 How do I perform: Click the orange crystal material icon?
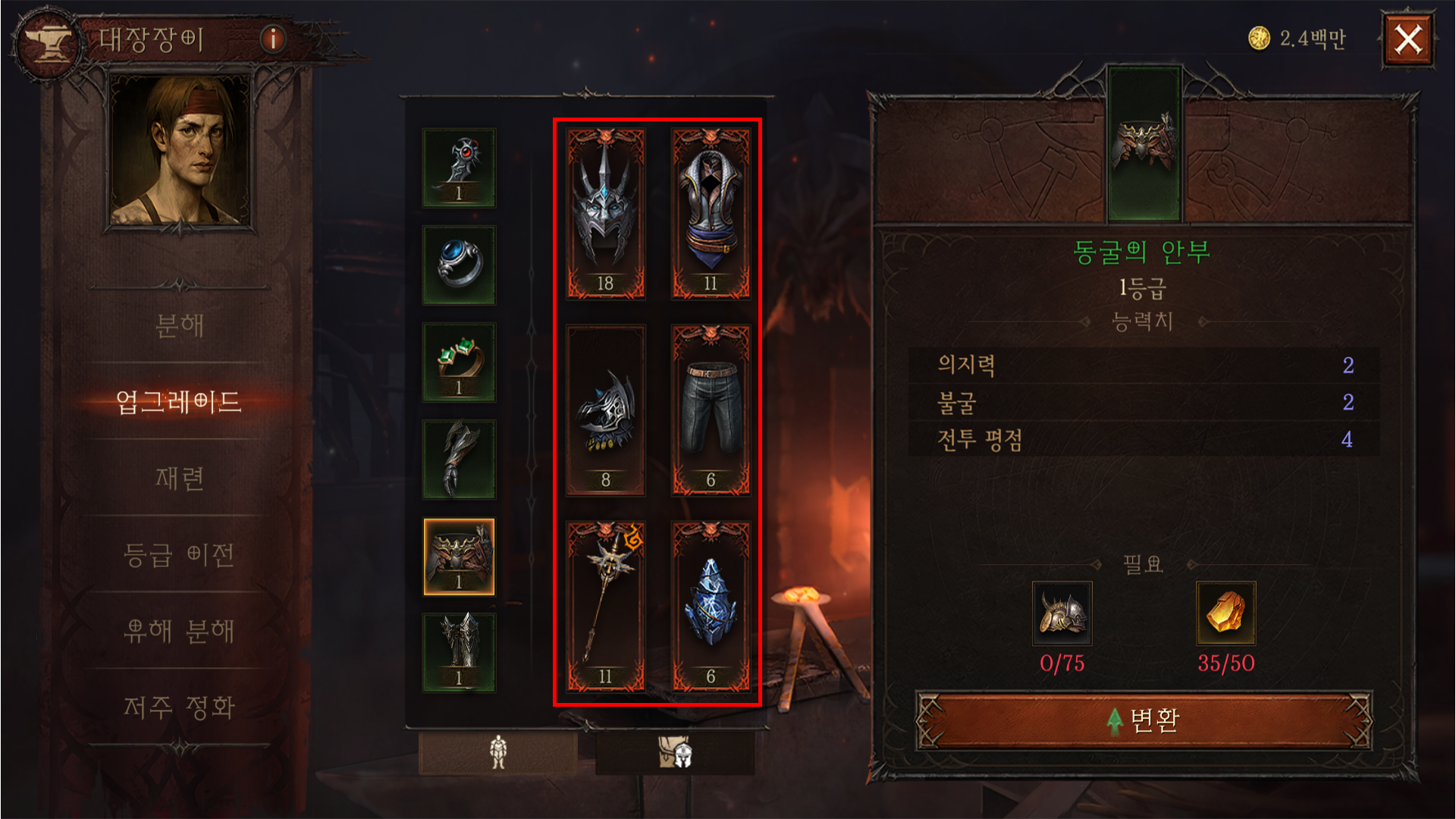point(1225,613)
